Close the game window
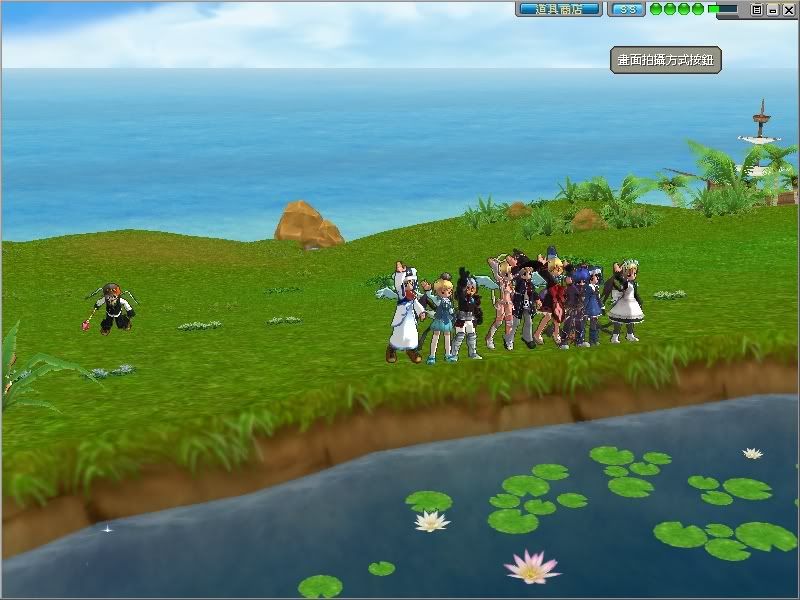 tap(787, 9)
